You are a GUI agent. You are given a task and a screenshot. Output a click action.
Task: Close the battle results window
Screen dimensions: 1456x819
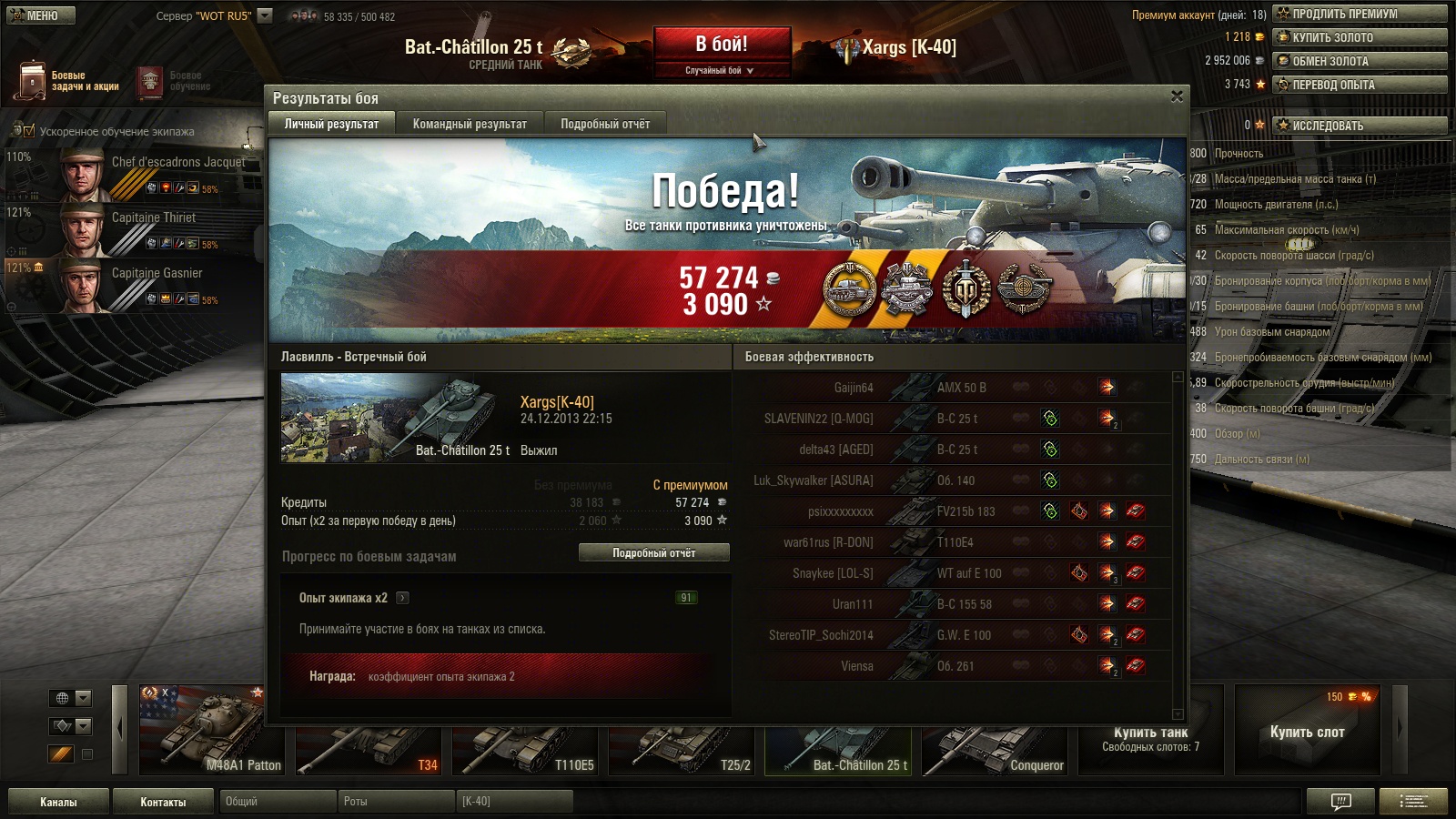[x=1177, y=96]
